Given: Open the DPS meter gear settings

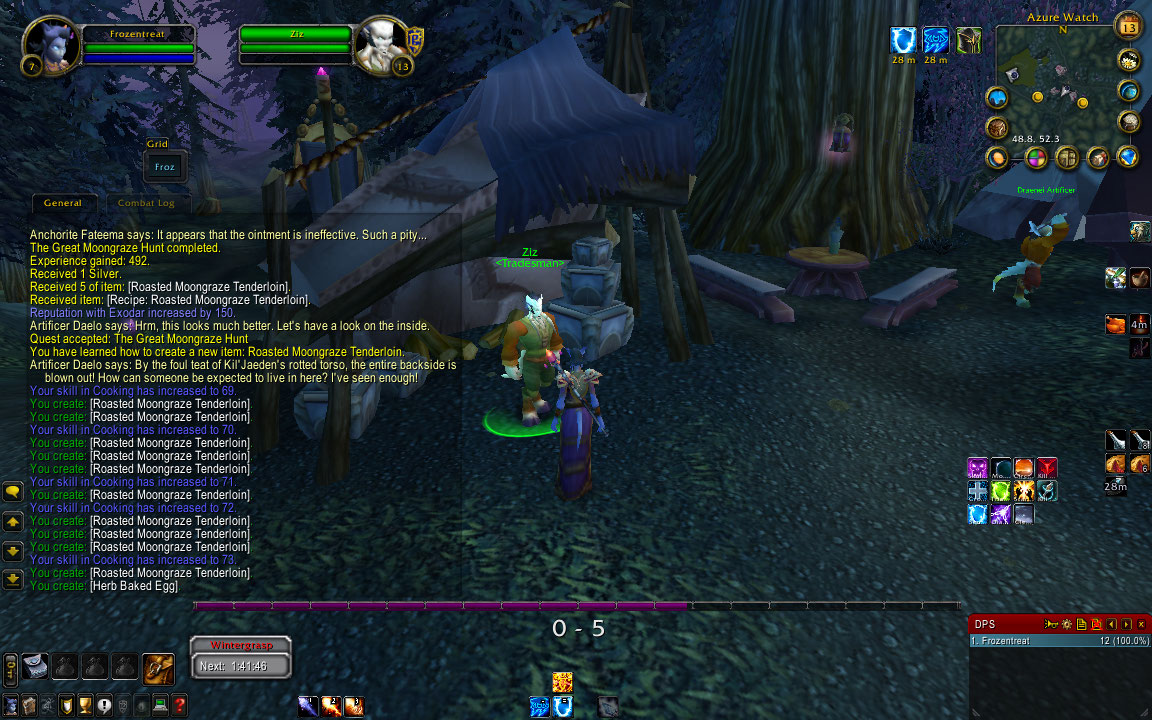Looking at the screenshot, I should (x=1066, y=624).
